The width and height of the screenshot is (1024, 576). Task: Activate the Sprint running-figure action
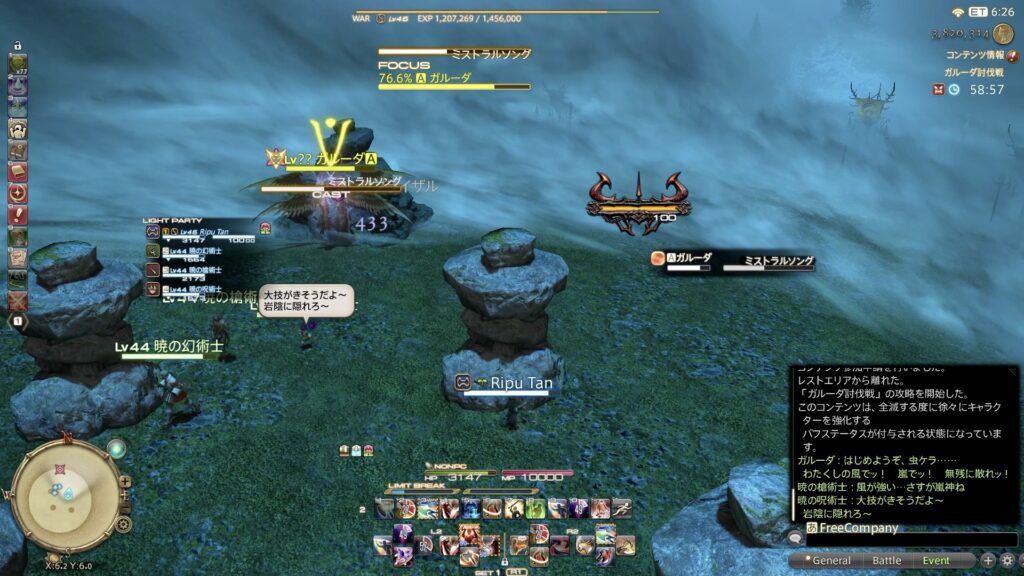(621, 508)
